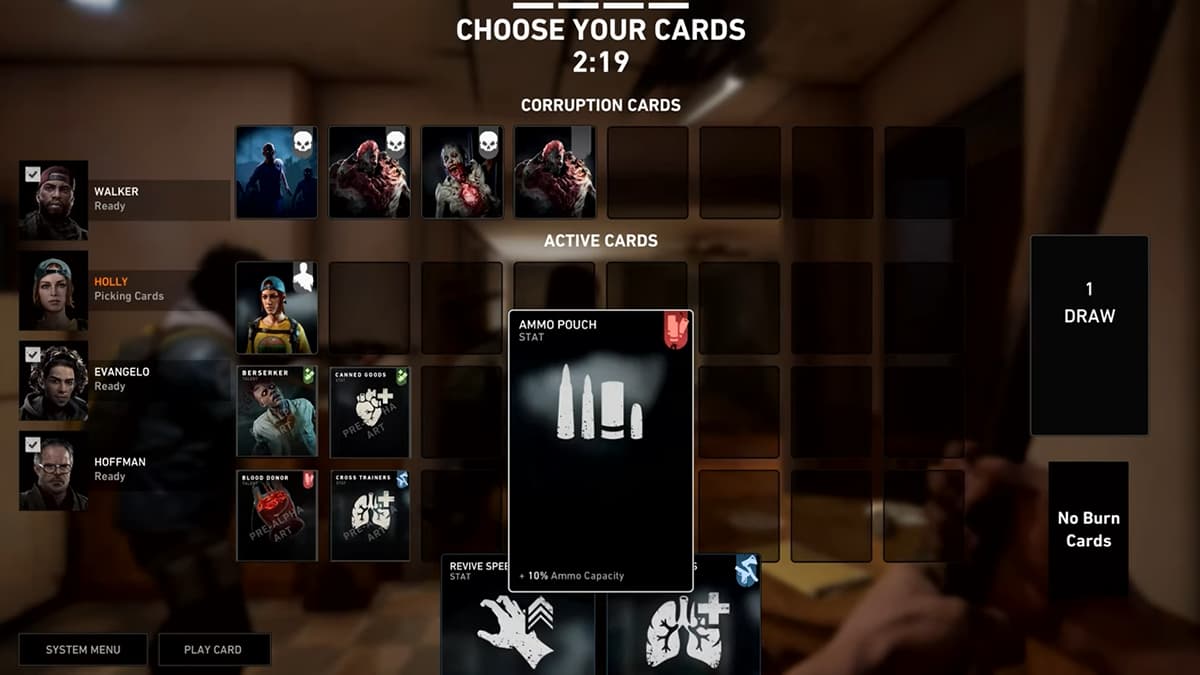Select the No Burn Cards panel

[x=1088, y=530]
